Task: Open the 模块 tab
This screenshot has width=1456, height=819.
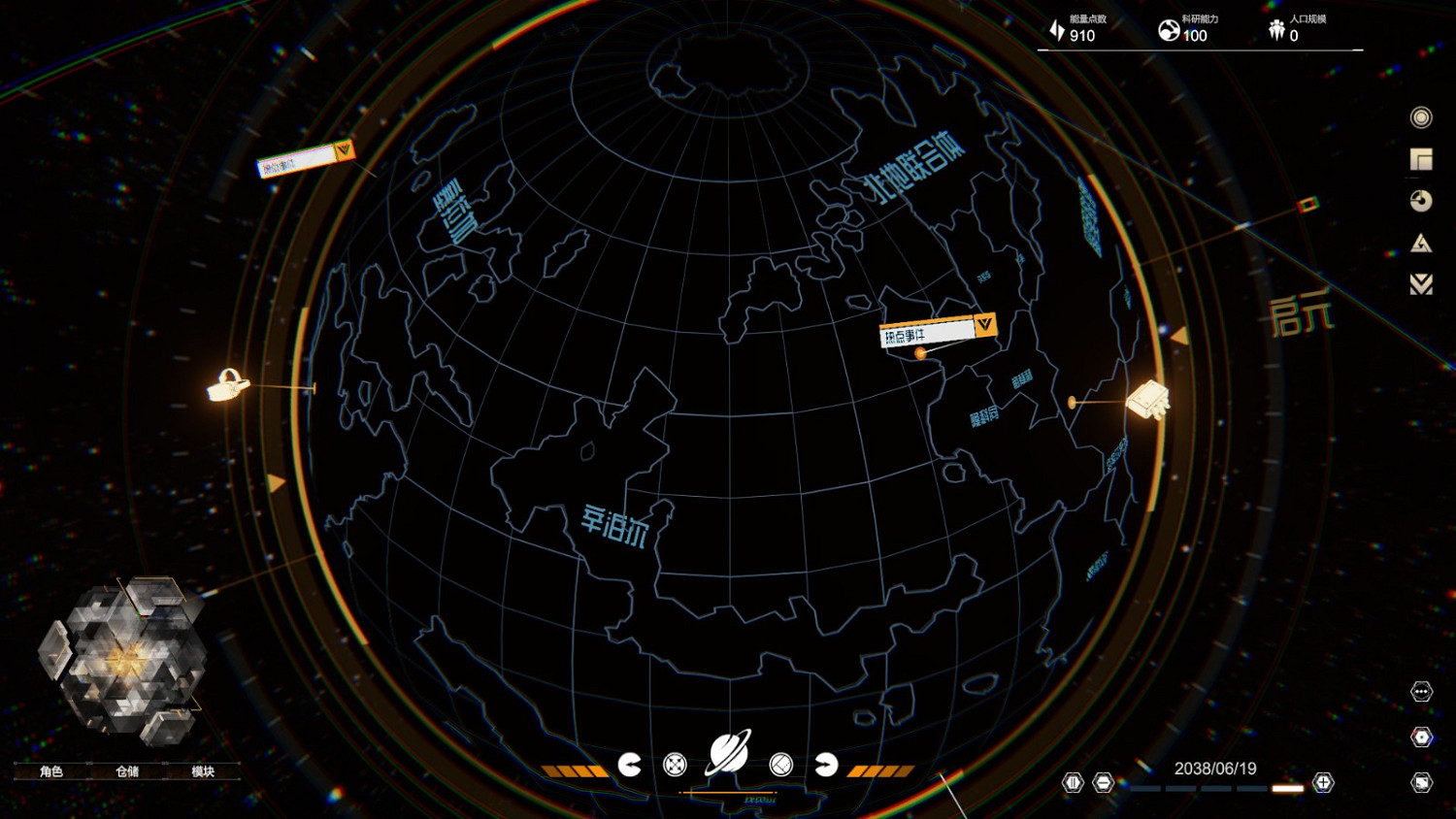Action: pos(204,770)
